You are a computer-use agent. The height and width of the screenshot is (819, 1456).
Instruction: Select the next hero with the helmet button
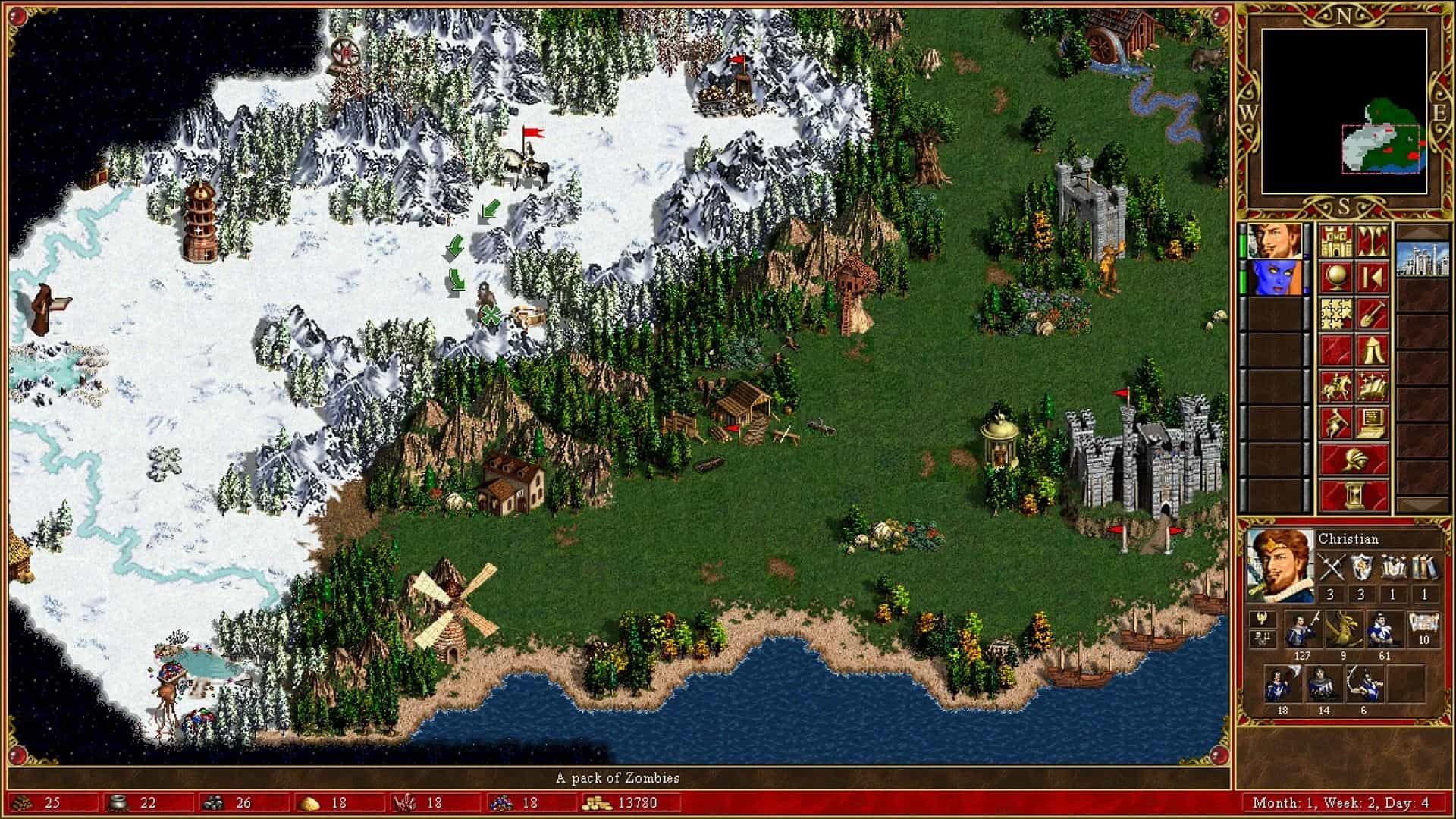tap(1355, 459)
